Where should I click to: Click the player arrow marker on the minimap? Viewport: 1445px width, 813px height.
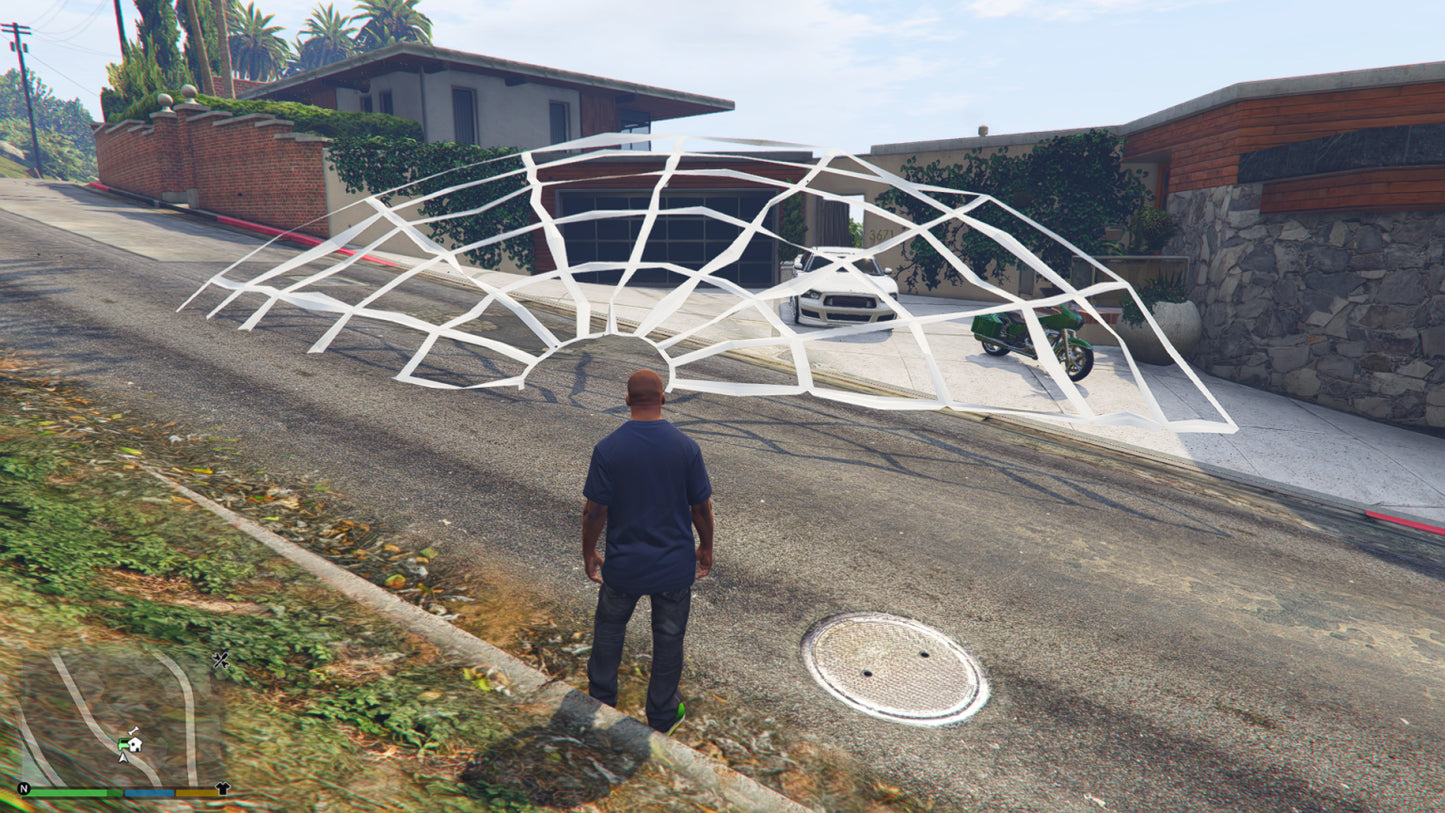click(x=123, y=758)
